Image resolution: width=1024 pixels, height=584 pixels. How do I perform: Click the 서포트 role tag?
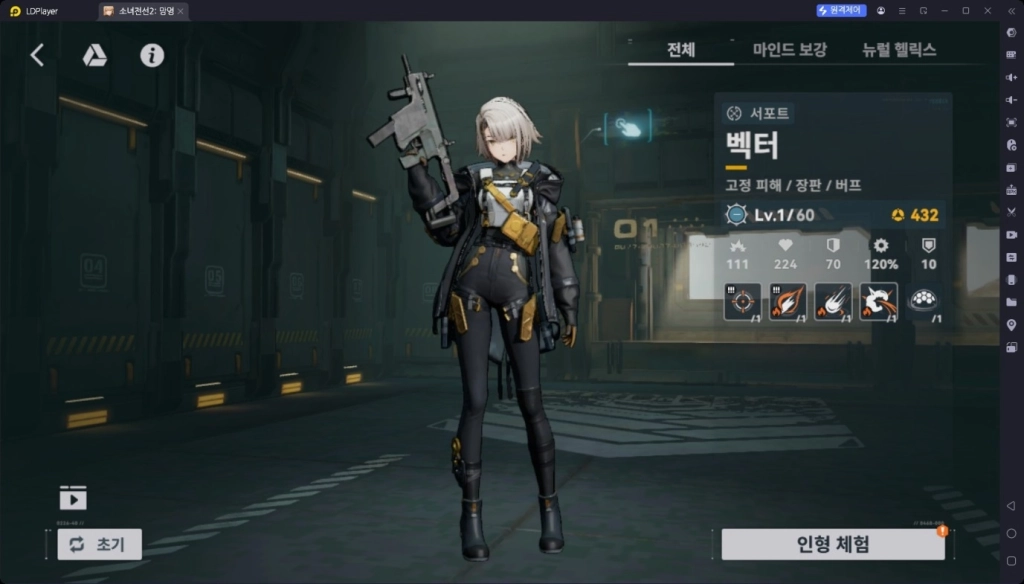point(759,113)
